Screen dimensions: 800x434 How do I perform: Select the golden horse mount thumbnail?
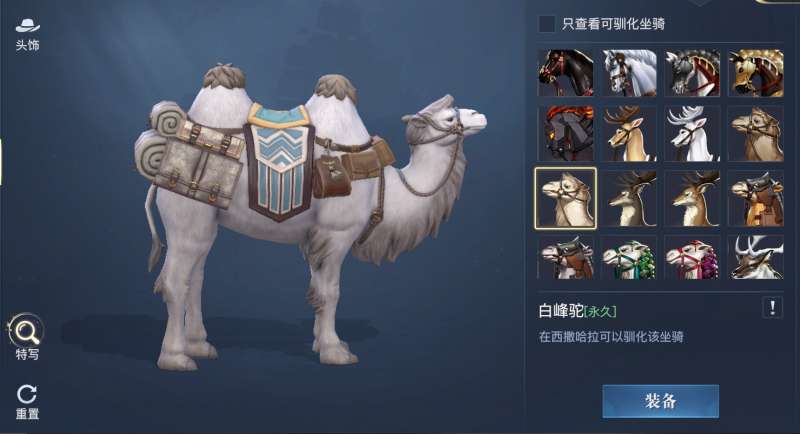click(756, 73)
